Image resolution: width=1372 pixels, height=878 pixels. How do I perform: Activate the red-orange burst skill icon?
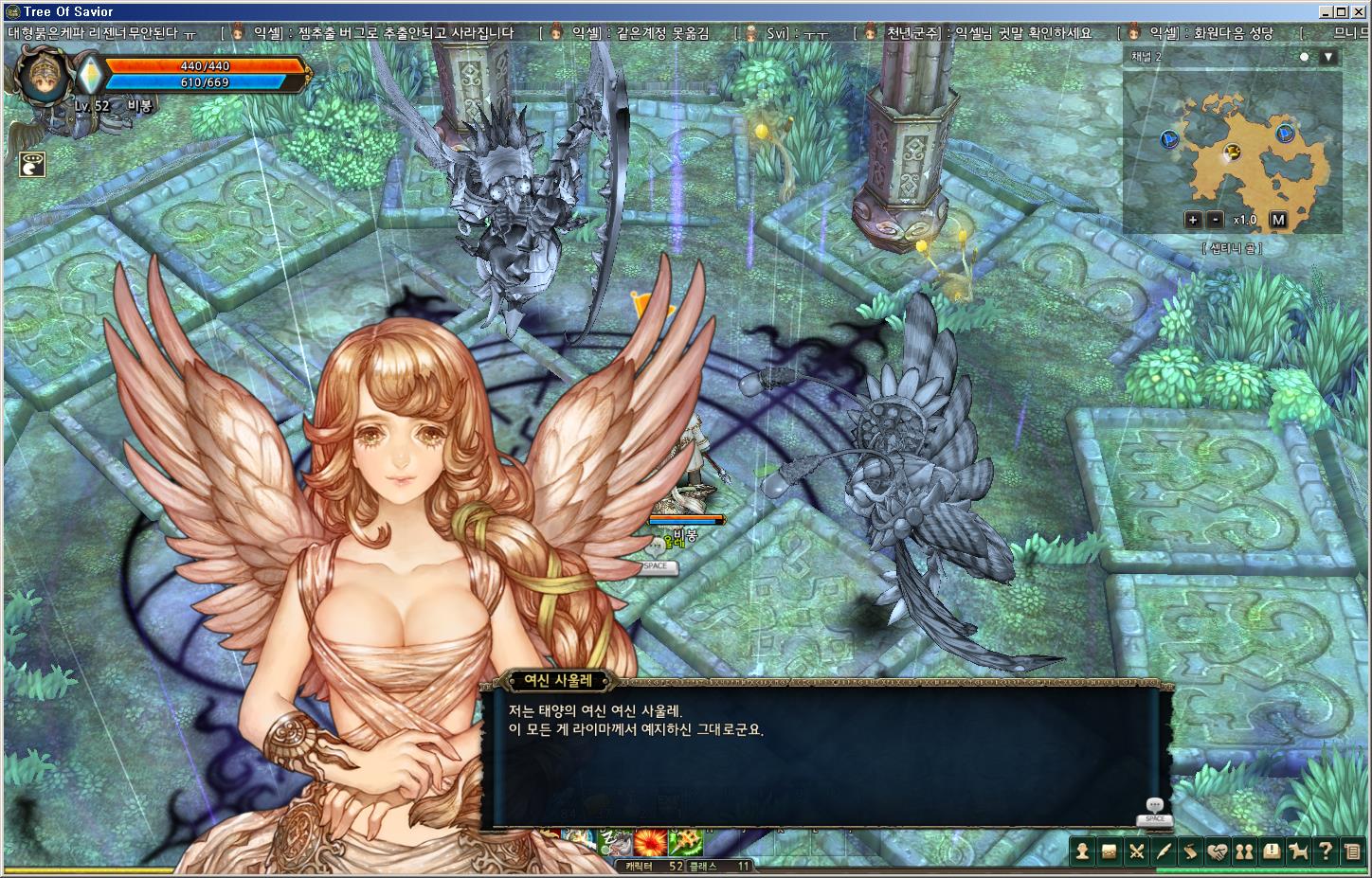click(650, 841)
